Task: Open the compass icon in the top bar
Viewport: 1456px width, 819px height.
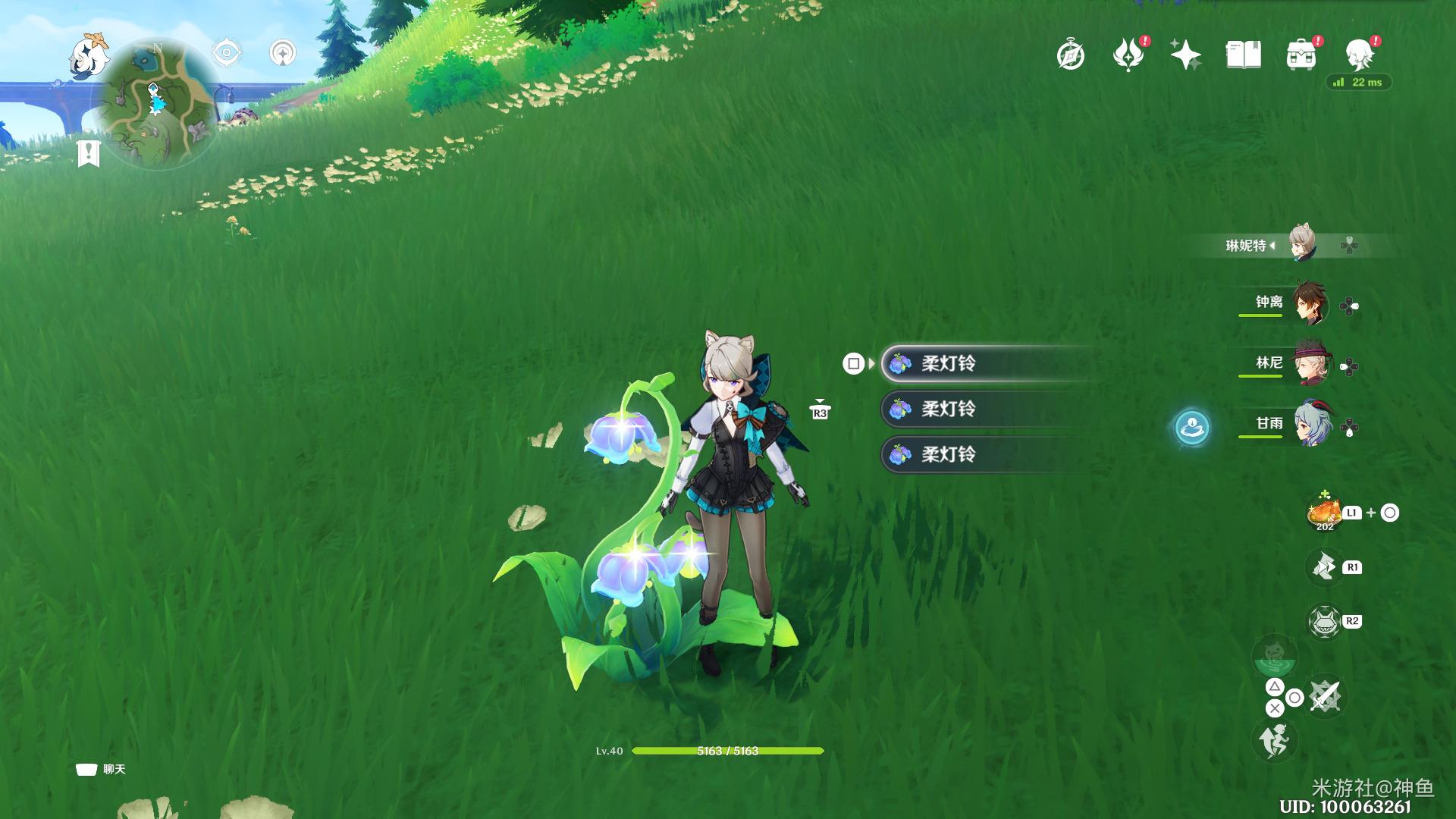Action: (x=1071, y=55)
